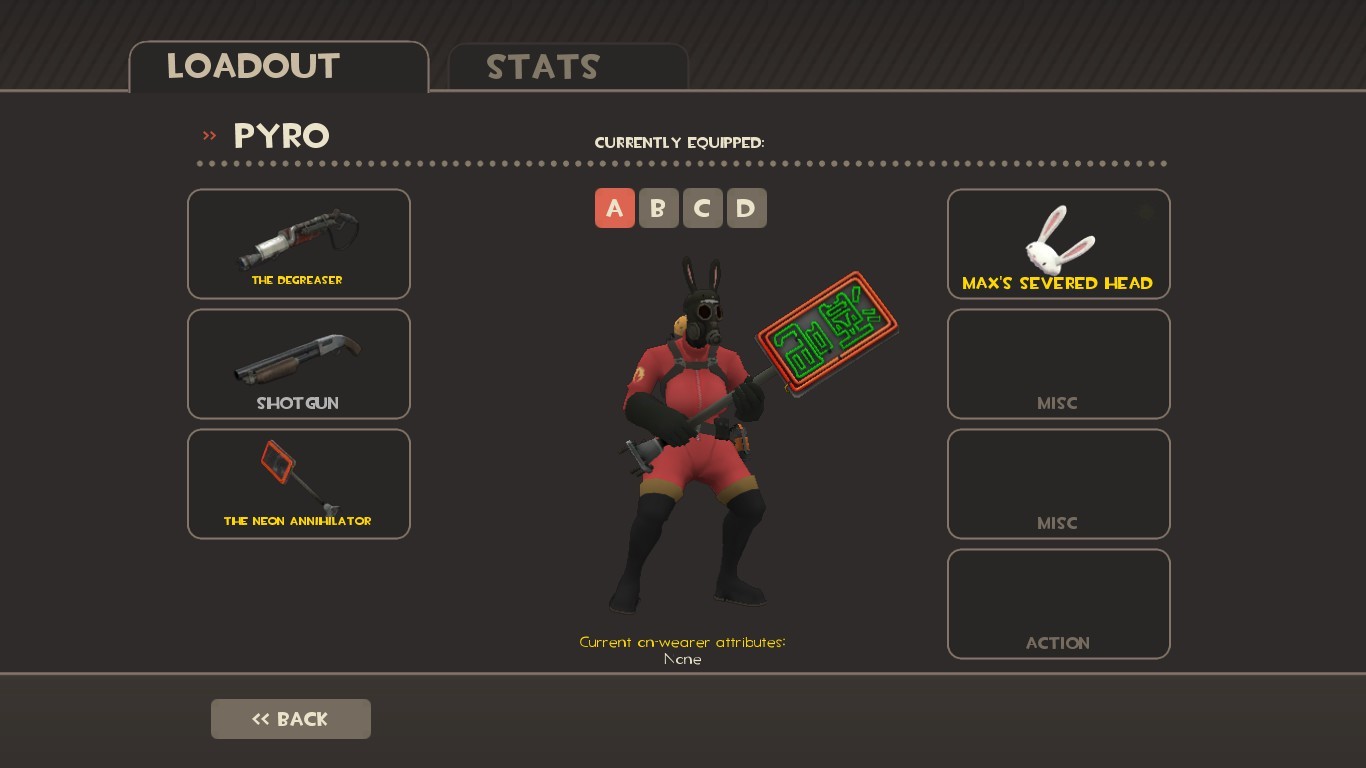Open the first empty Misc slot
The width and height of the screenshot is (1366, 768).
click(1058, 363)
